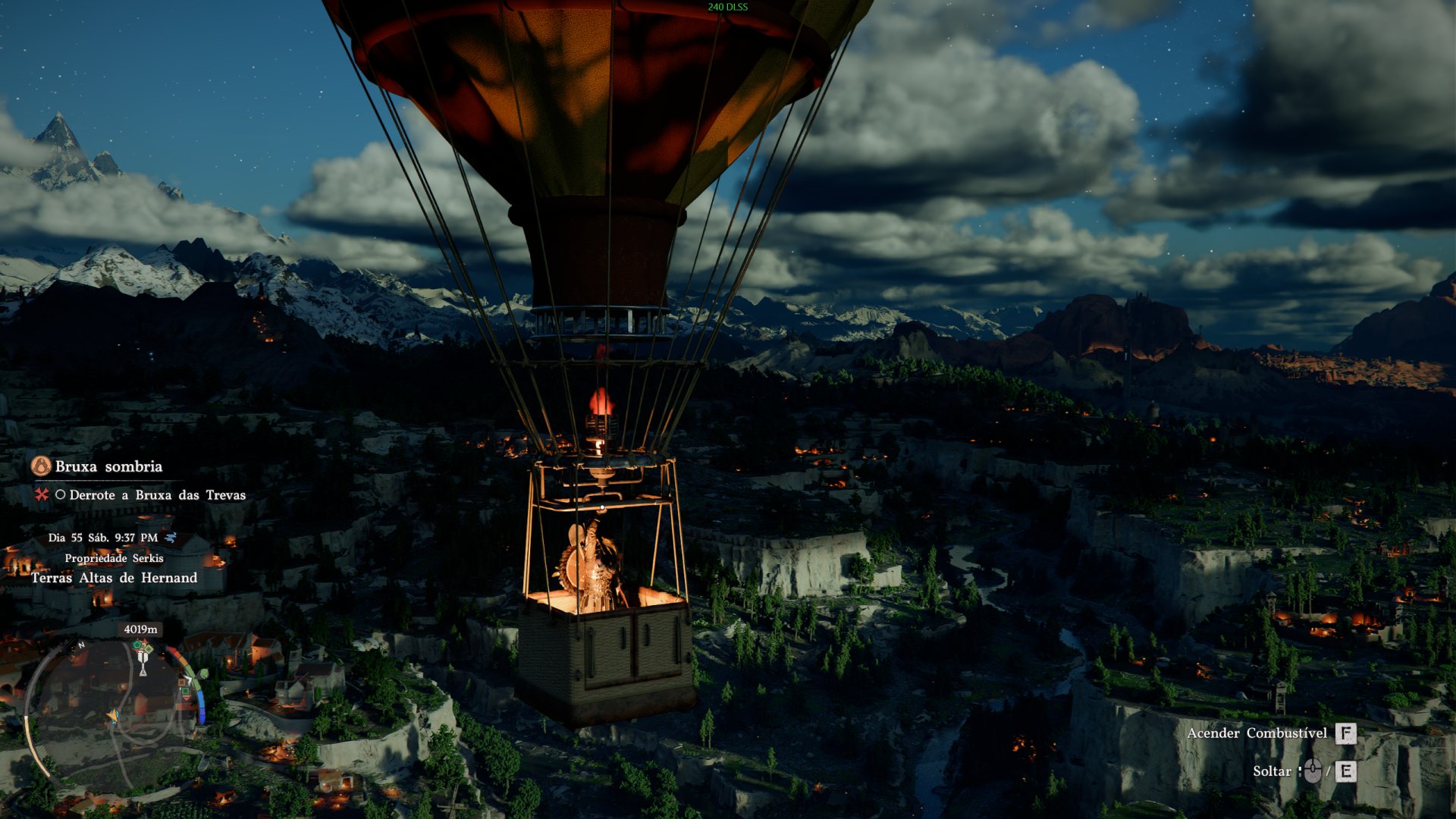Click the trophy marker on the minimap

(x=143, y=665)
